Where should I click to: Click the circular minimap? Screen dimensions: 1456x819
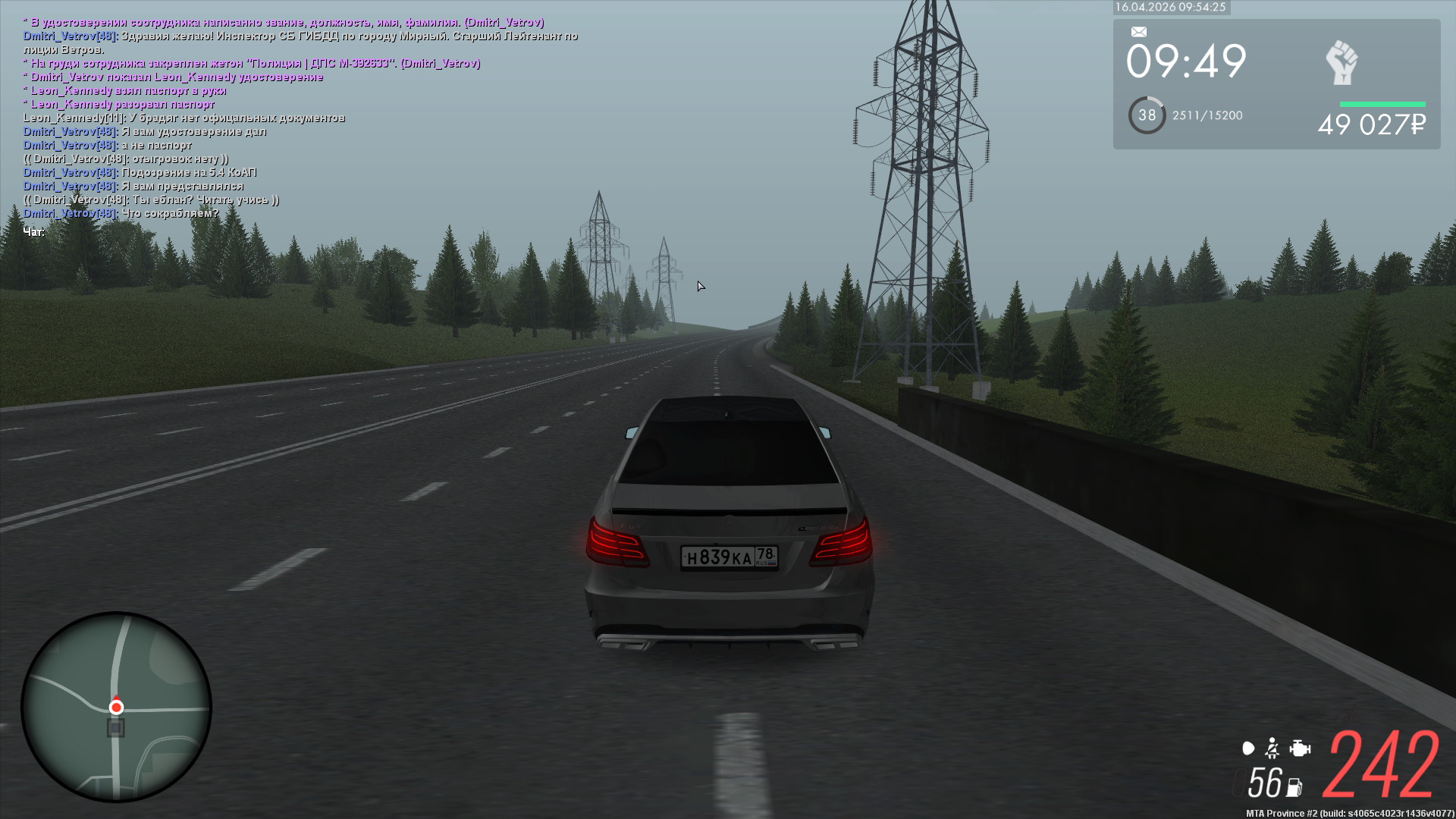pyautogui.click(x=116, y=707)
